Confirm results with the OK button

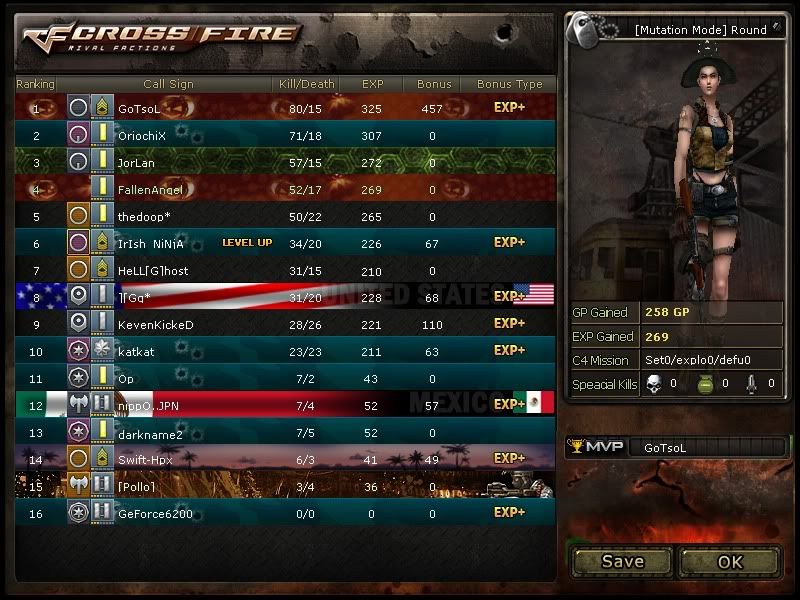[x=730, y=561]
